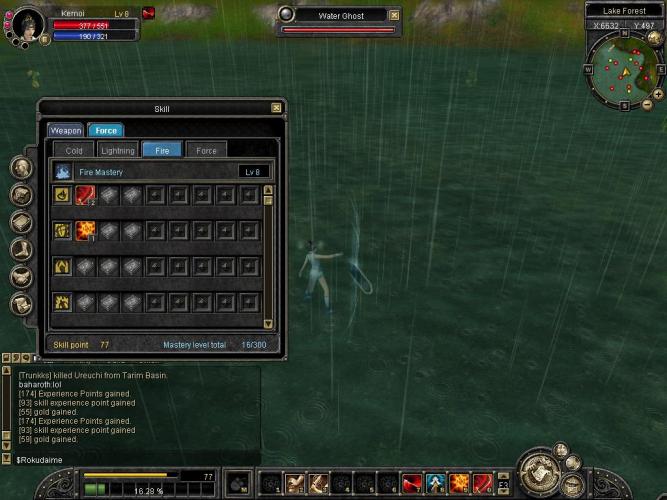Zoom in the minimap with plus button
667x500 pixels.
coord(657,93)
